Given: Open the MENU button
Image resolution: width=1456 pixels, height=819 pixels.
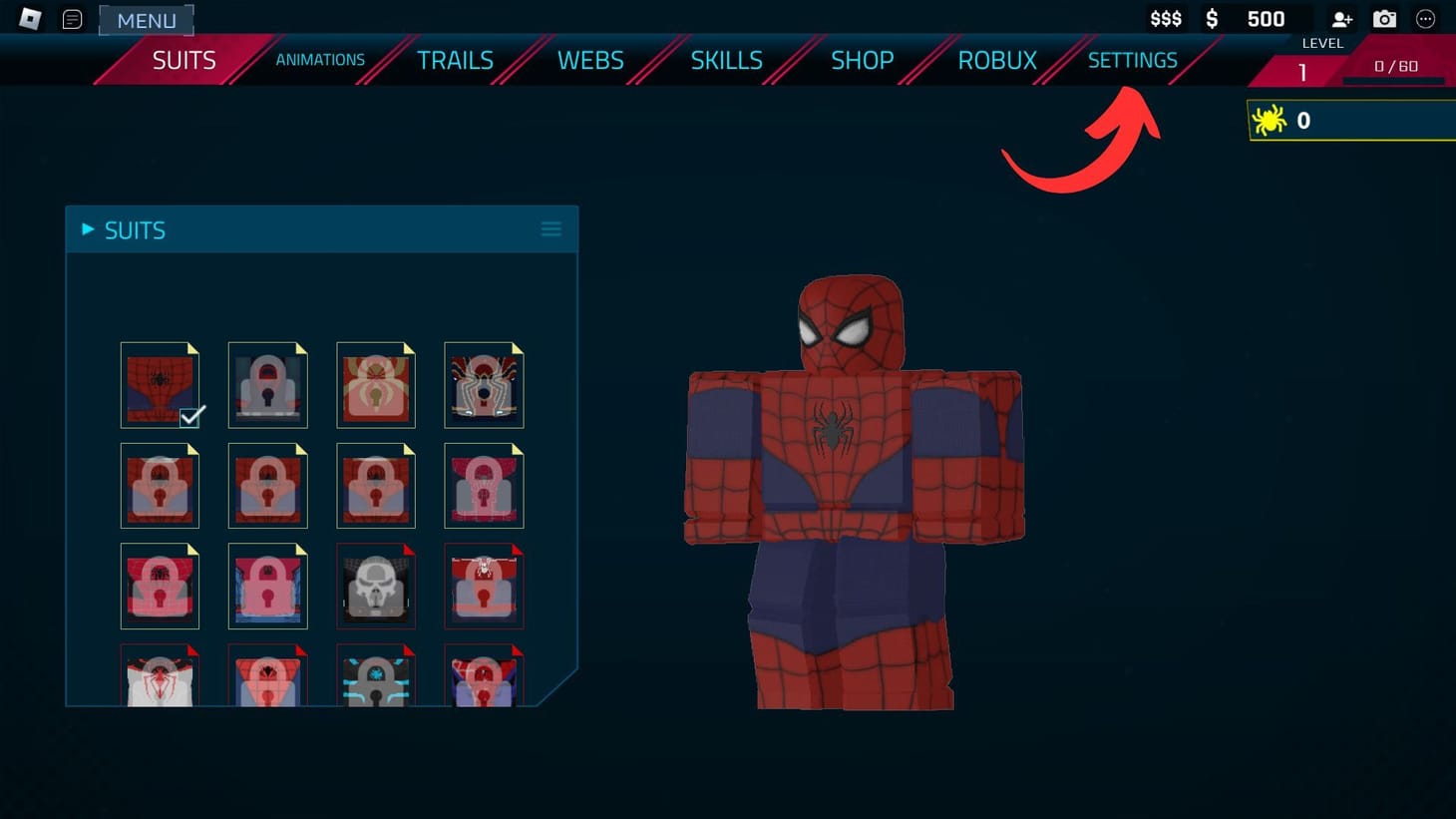Looking at the screenshot, I should coord(147,20).
